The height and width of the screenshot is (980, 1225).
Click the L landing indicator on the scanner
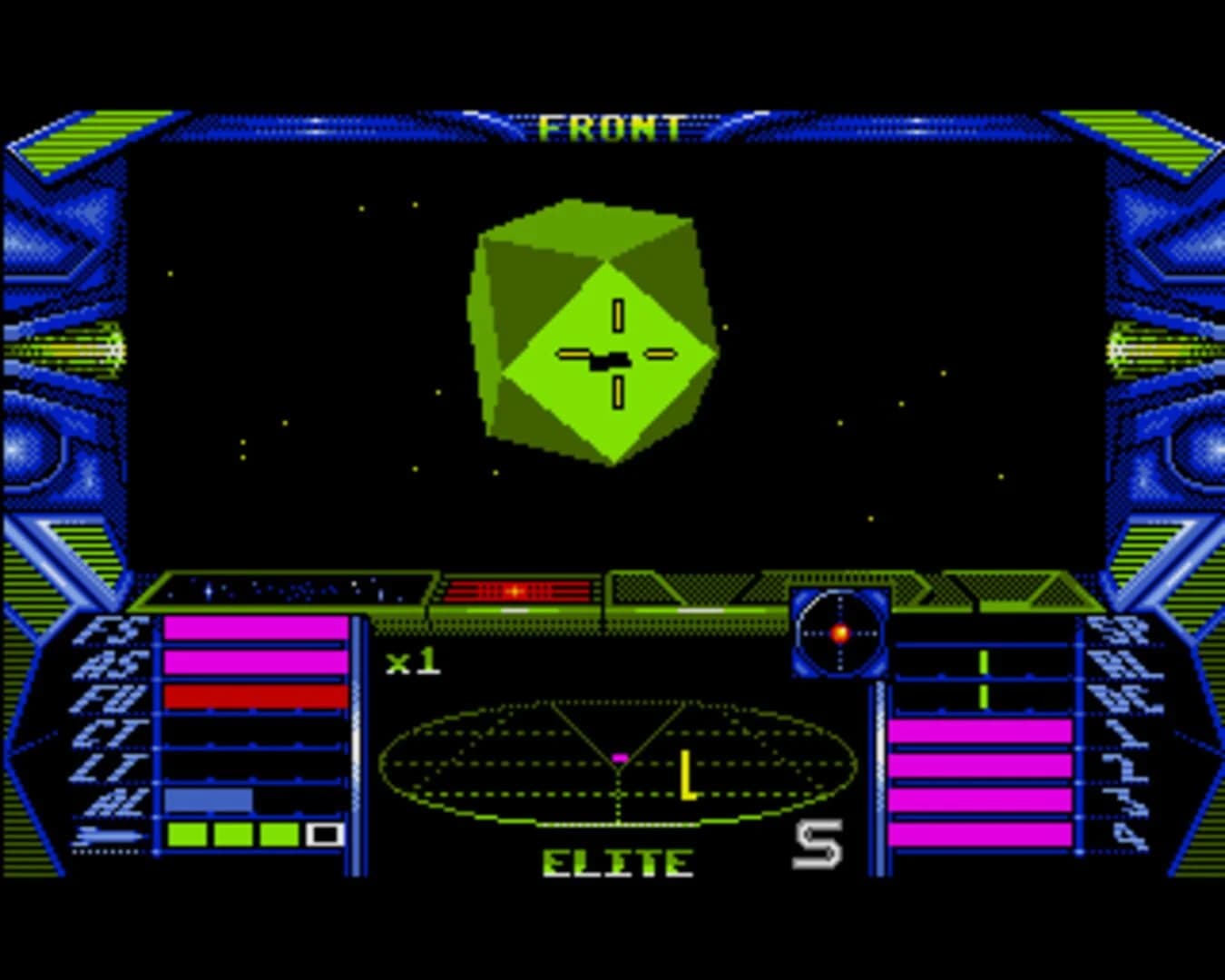coord(687,772)
